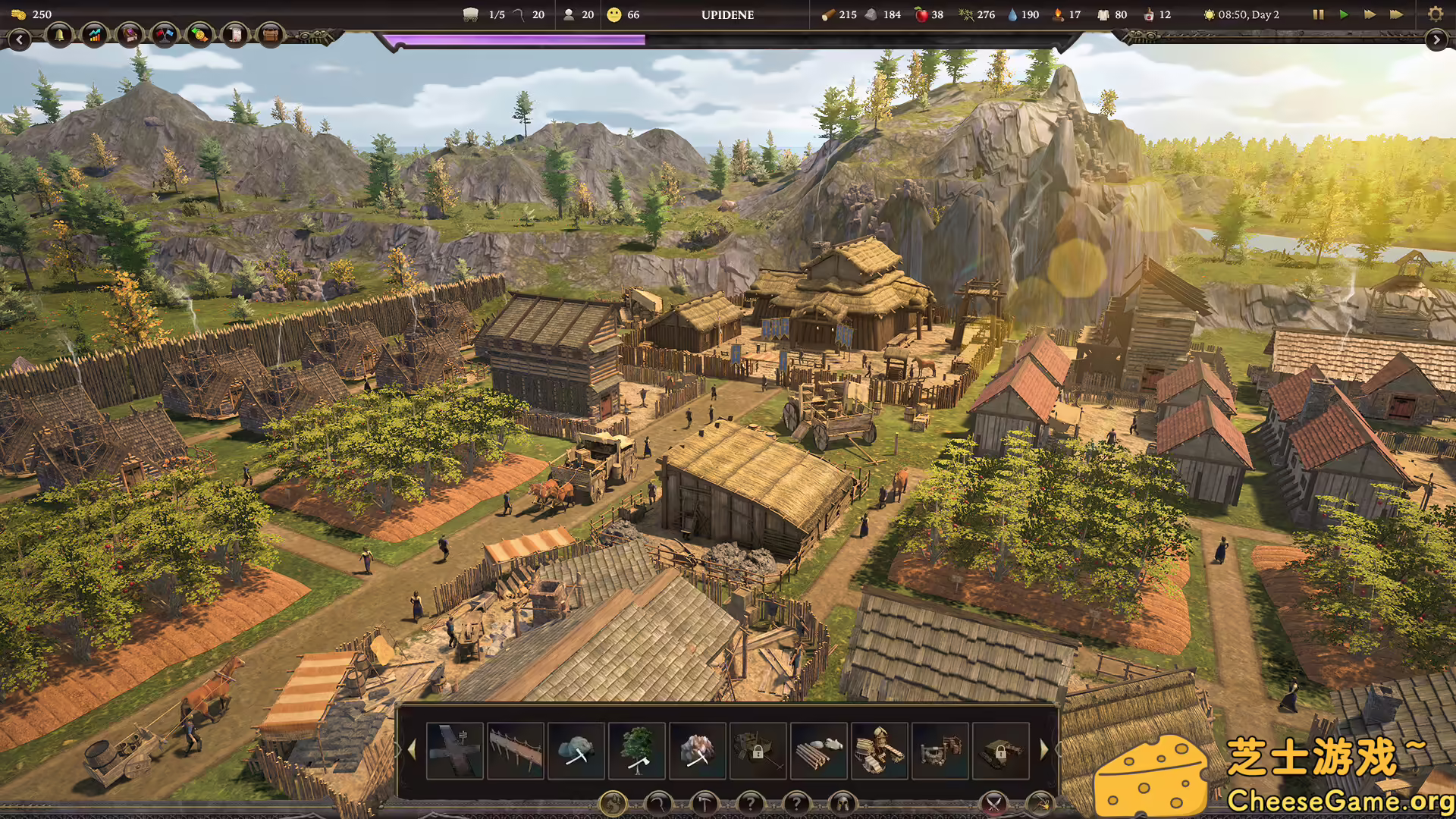This screenshot has height=819, width=1456.
Task: Open the notifications bell icon
Action: 59,35
